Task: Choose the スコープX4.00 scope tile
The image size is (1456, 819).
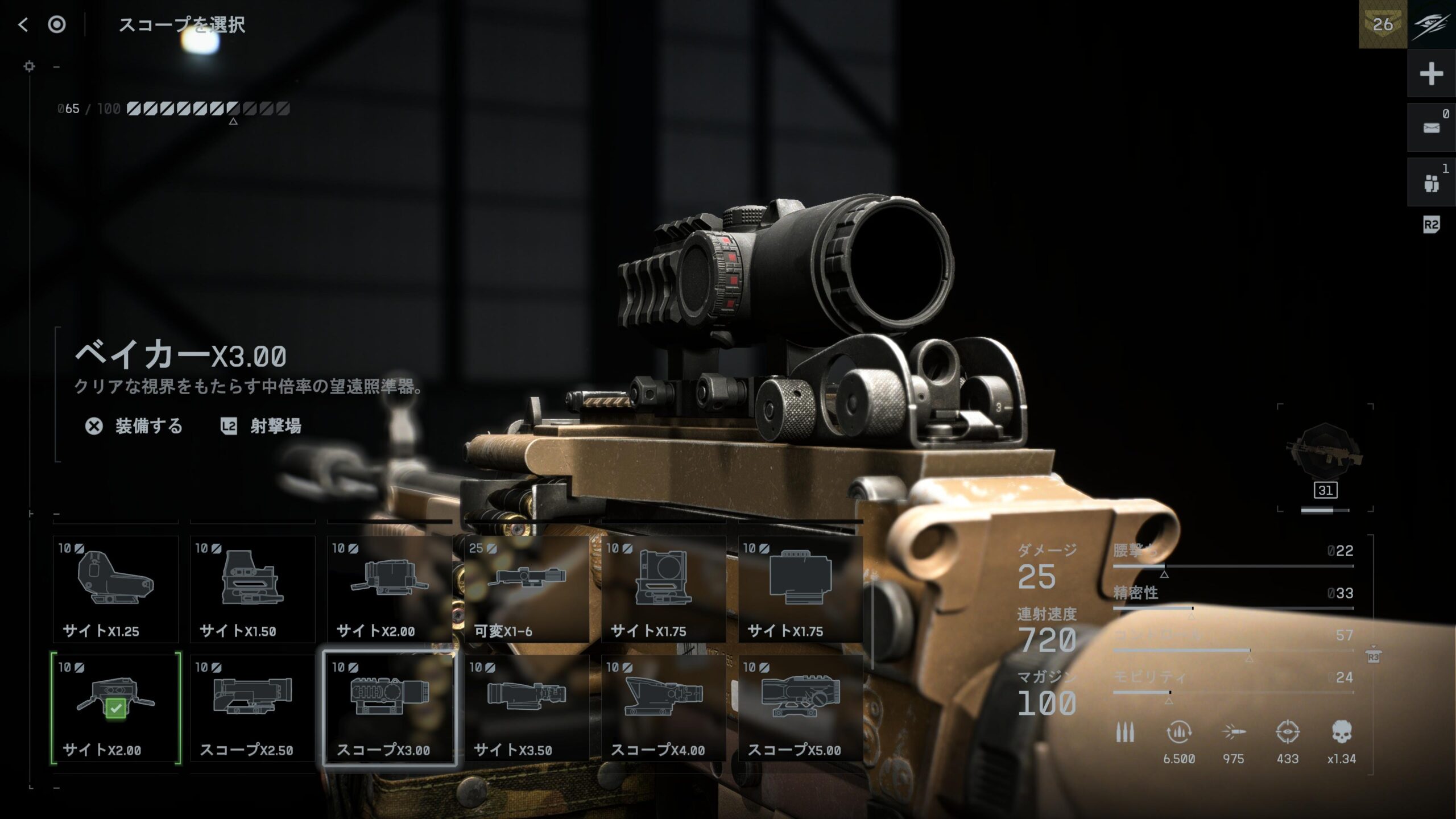Action: click(x=664, y=708)
